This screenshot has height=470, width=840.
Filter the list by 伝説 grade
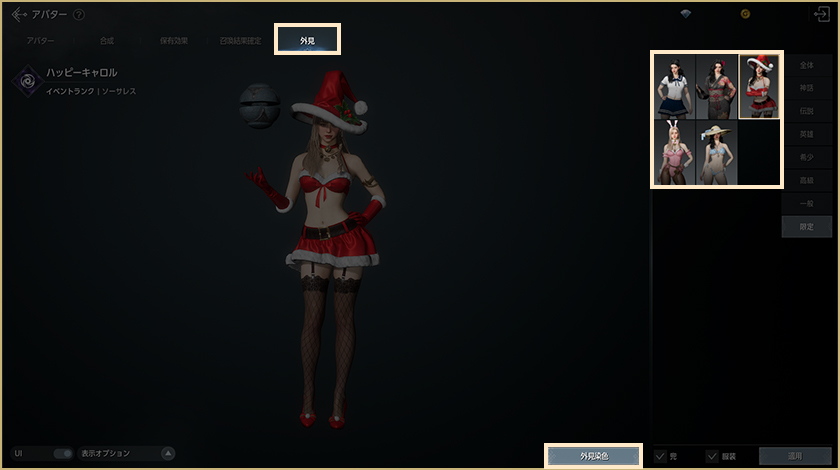805,111
